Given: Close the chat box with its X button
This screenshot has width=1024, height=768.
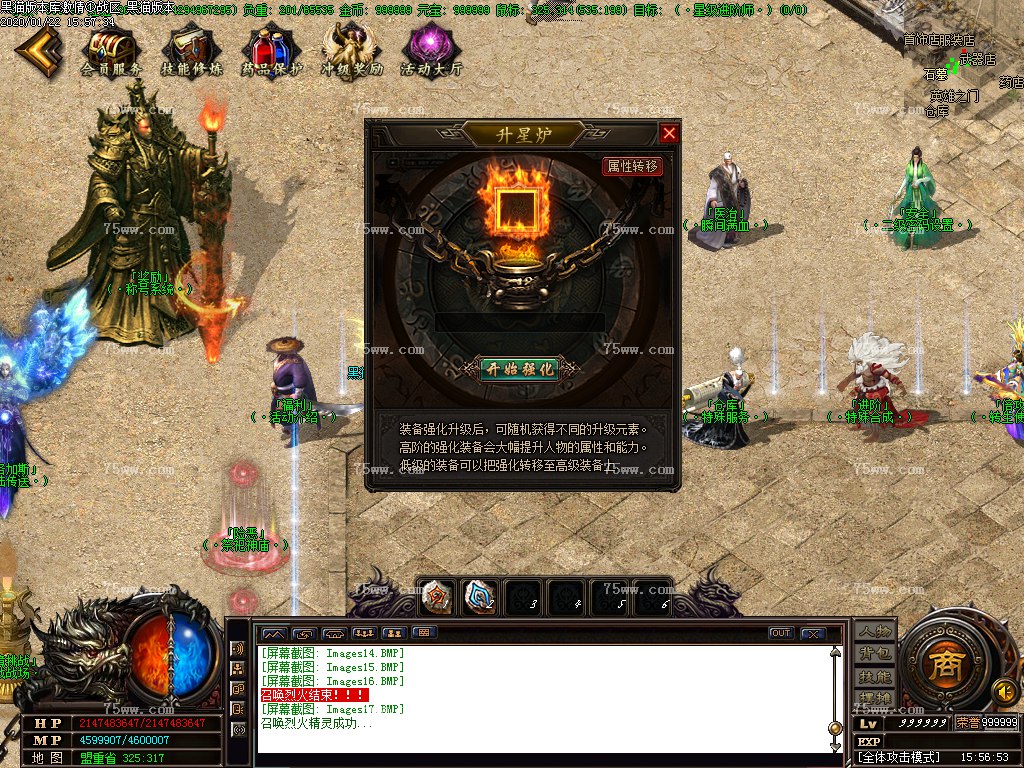Looking at the screenshot, I should 813,633.
